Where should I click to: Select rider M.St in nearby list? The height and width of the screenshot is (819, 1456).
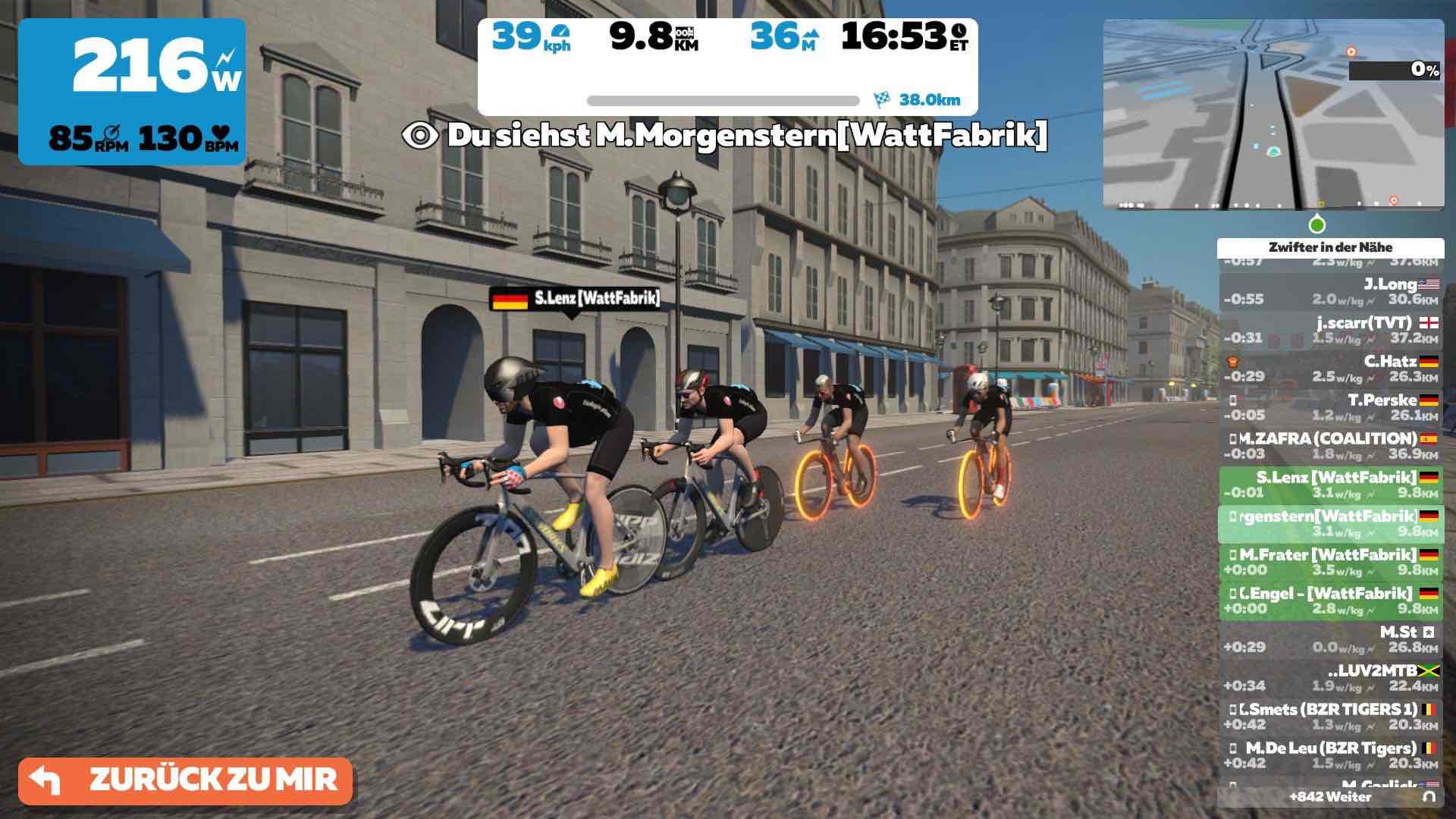coord(1331,639)
